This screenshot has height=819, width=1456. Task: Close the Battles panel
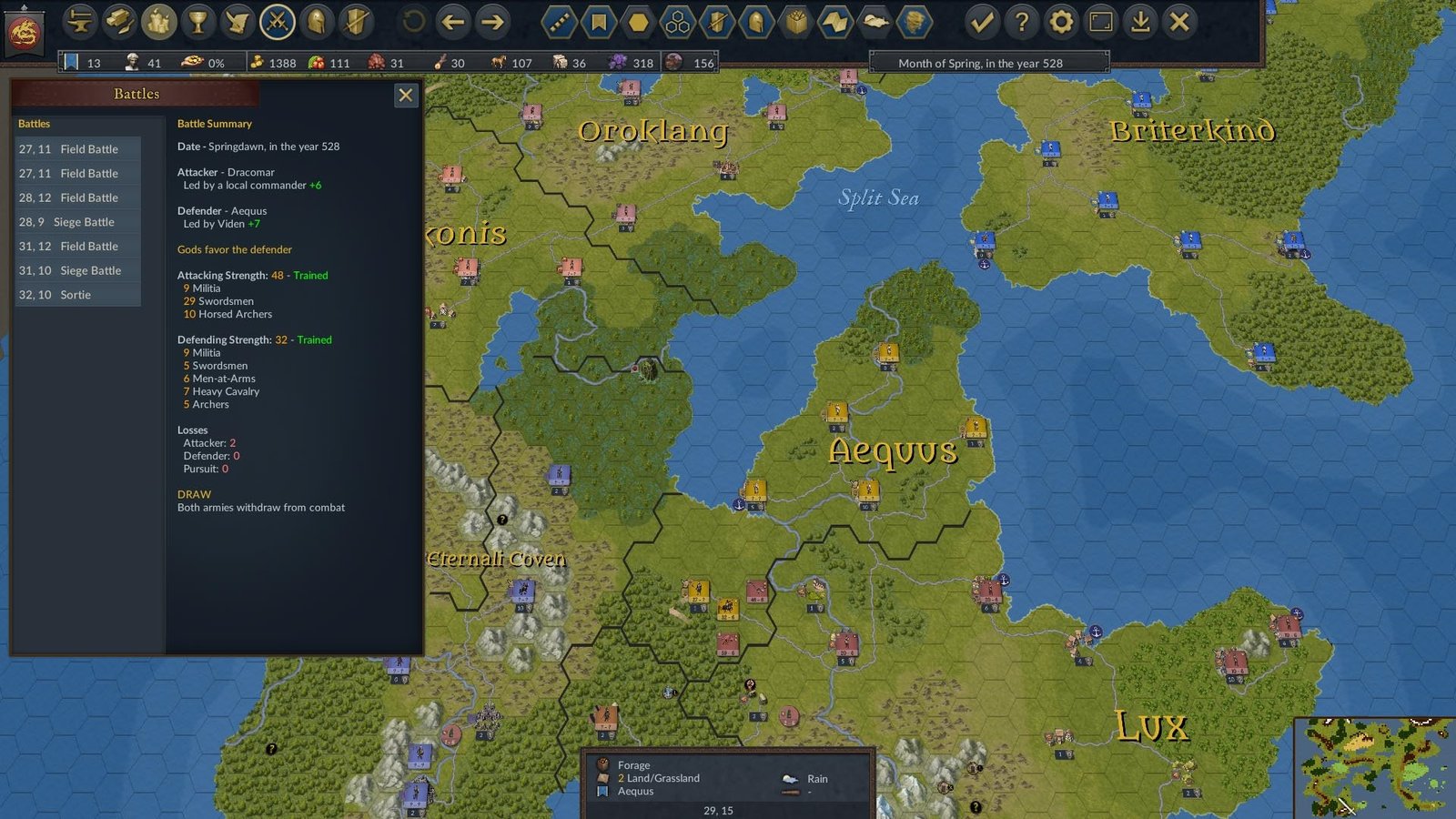pyautogui.click(x=406, y=95)
